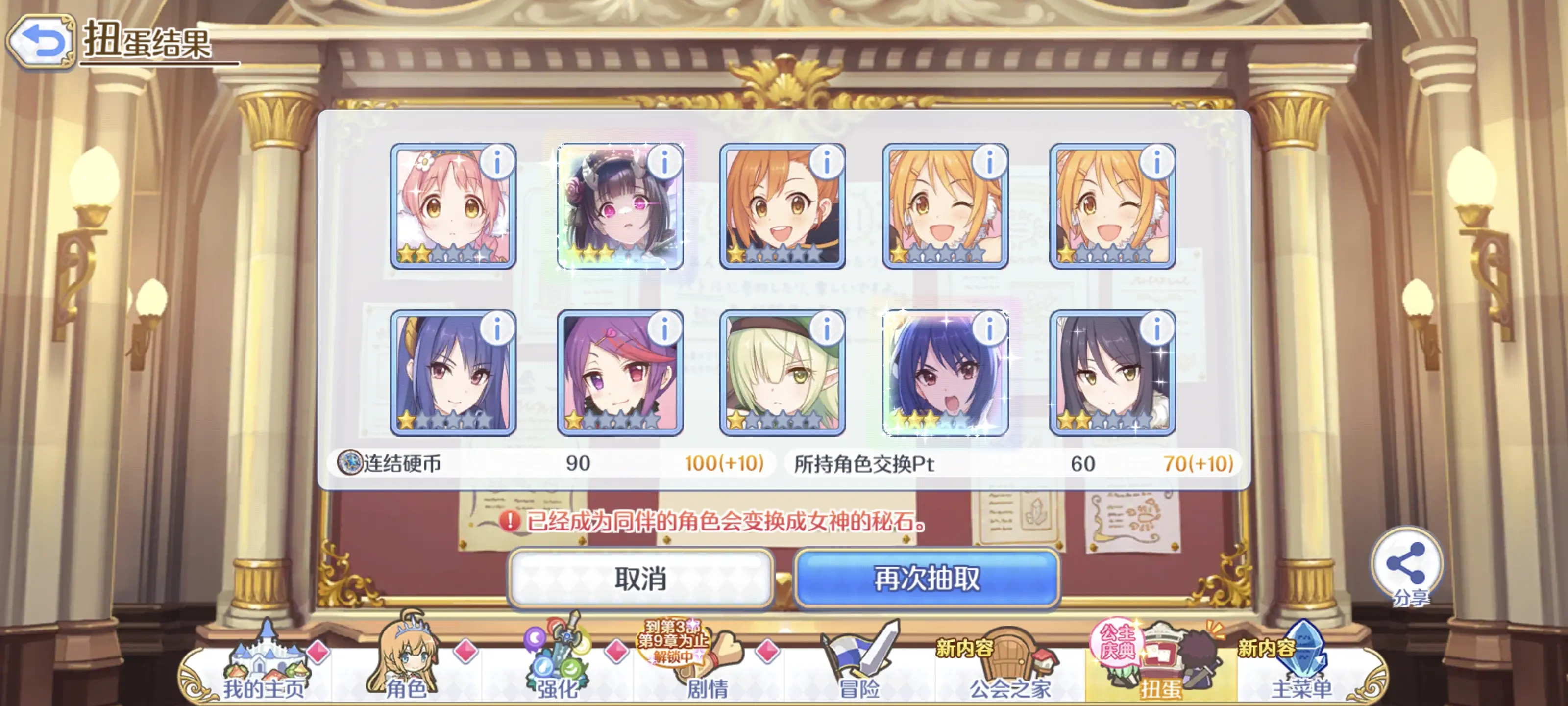Draw again with the 再次抽取 button

(x=927, y=578)
